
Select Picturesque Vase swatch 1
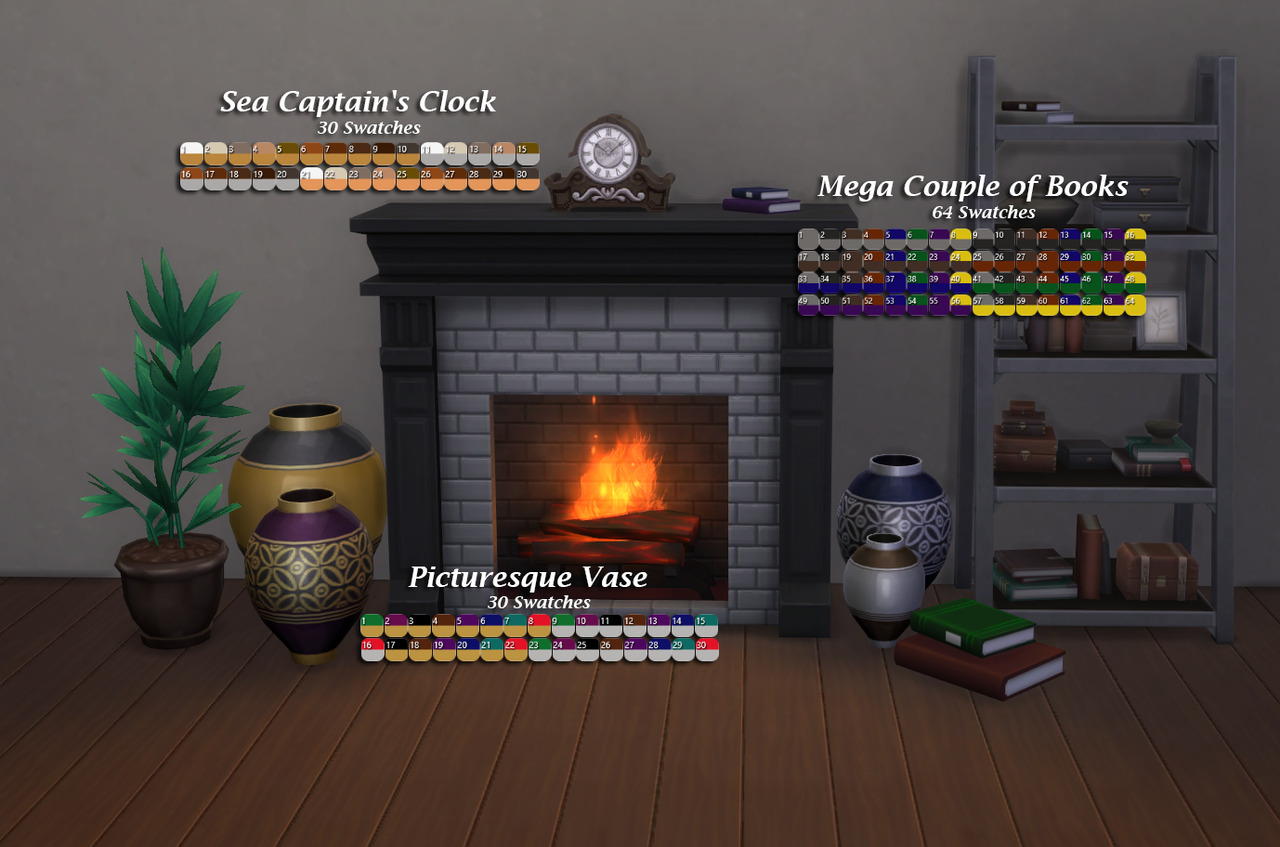[372, 626]
